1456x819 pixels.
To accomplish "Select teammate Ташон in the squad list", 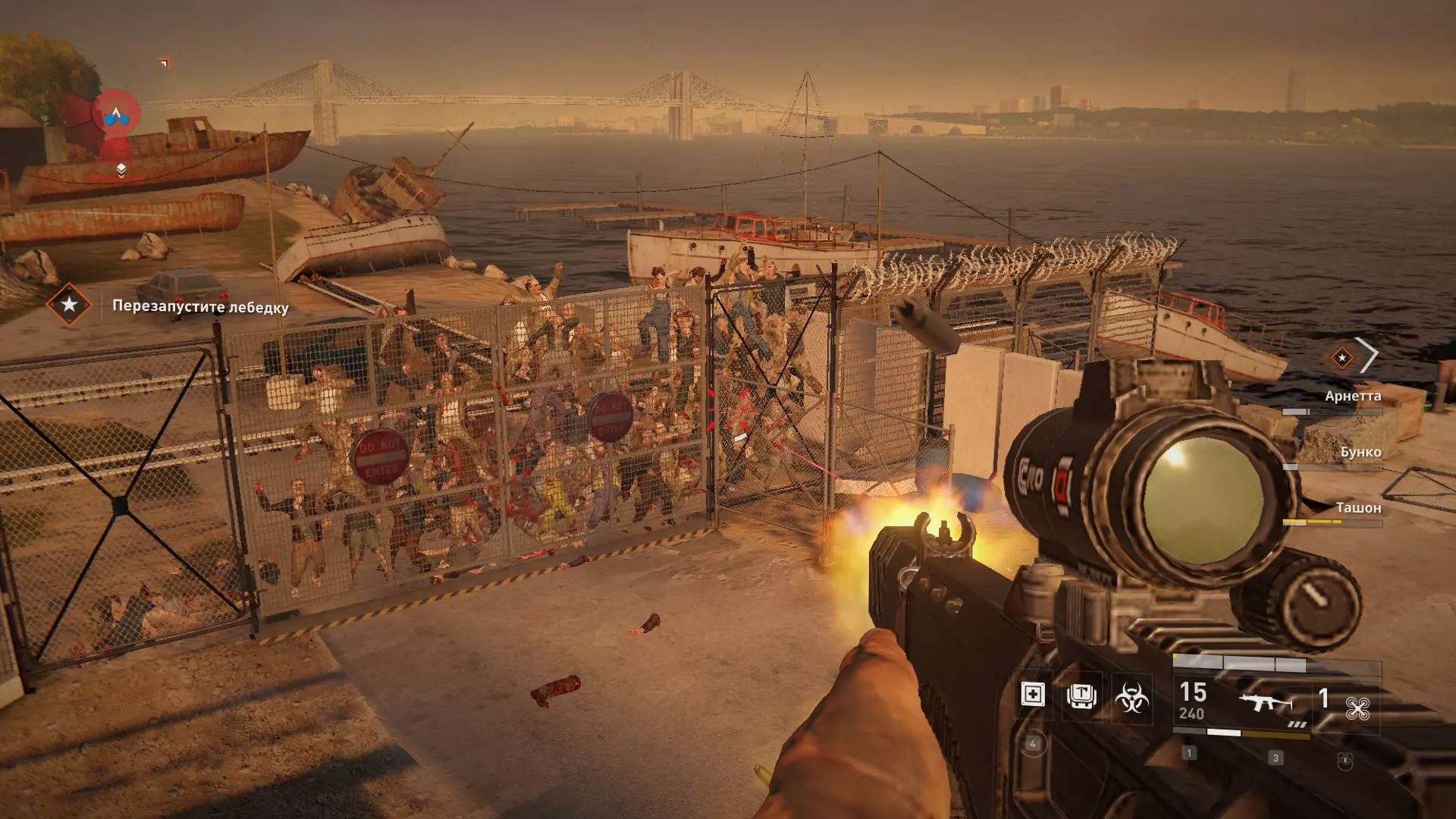I will [x=1357, y=508].
